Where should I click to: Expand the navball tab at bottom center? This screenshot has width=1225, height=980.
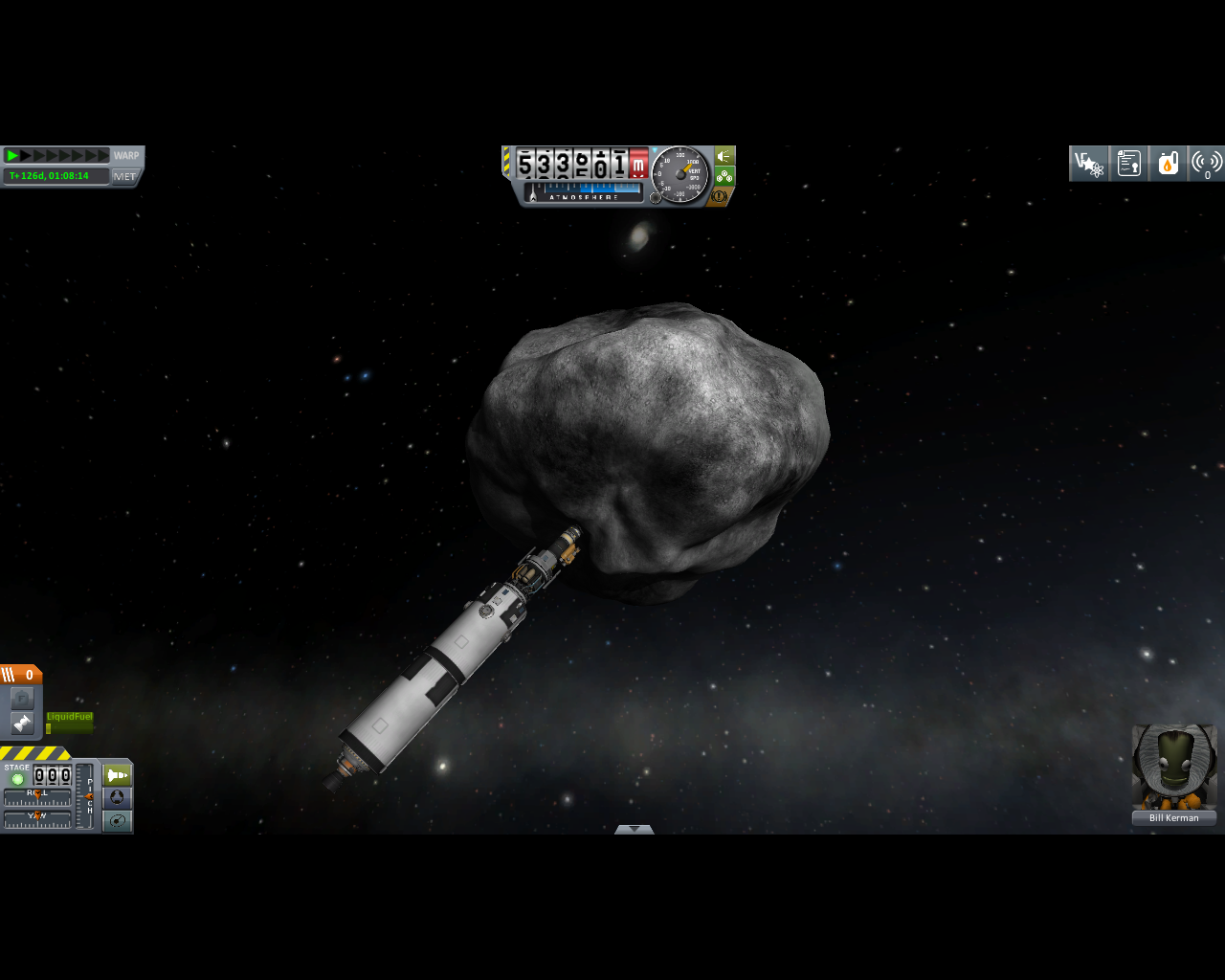coord(634,829)
